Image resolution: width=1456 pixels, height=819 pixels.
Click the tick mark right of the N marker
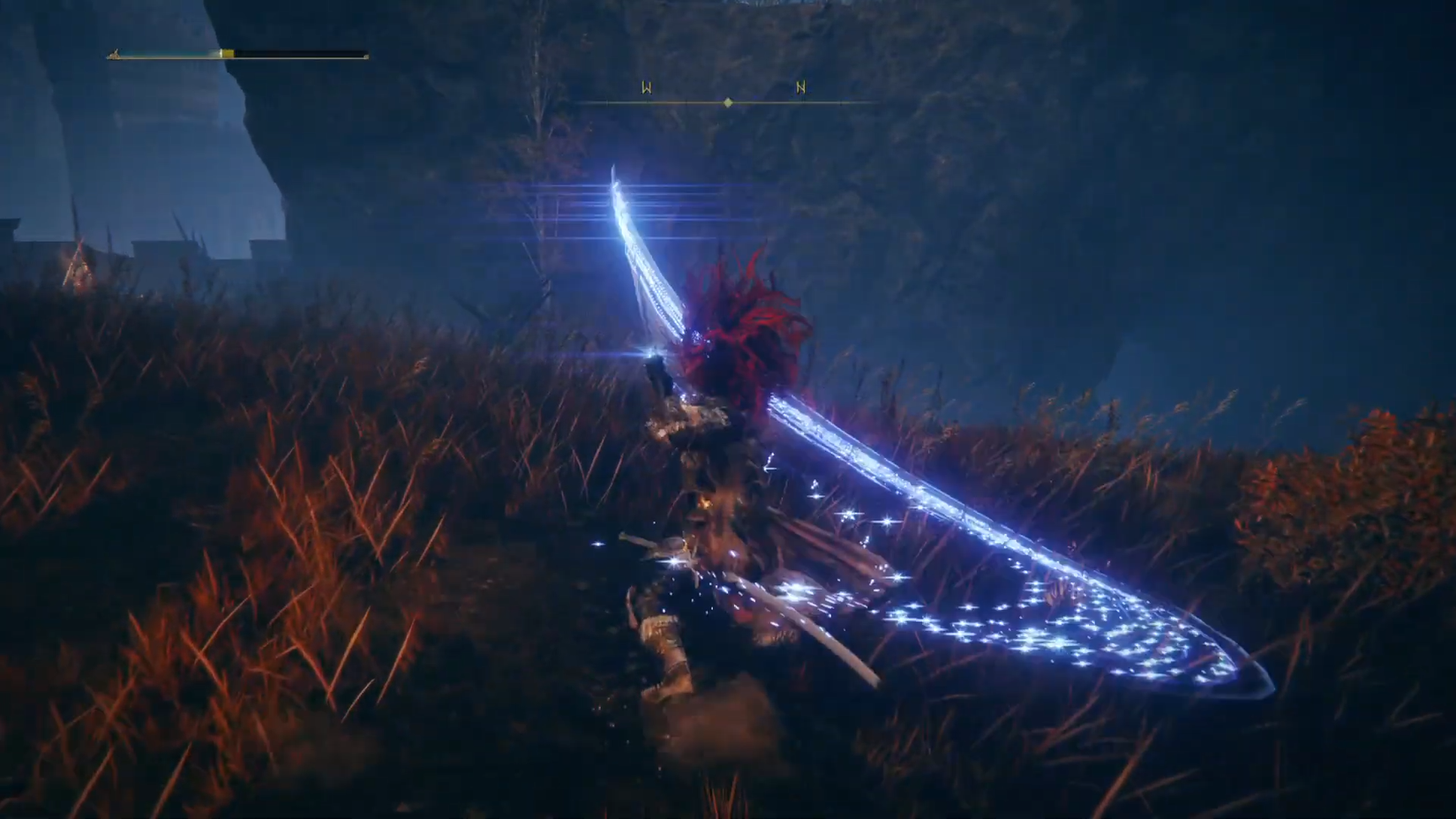point(843,102)
